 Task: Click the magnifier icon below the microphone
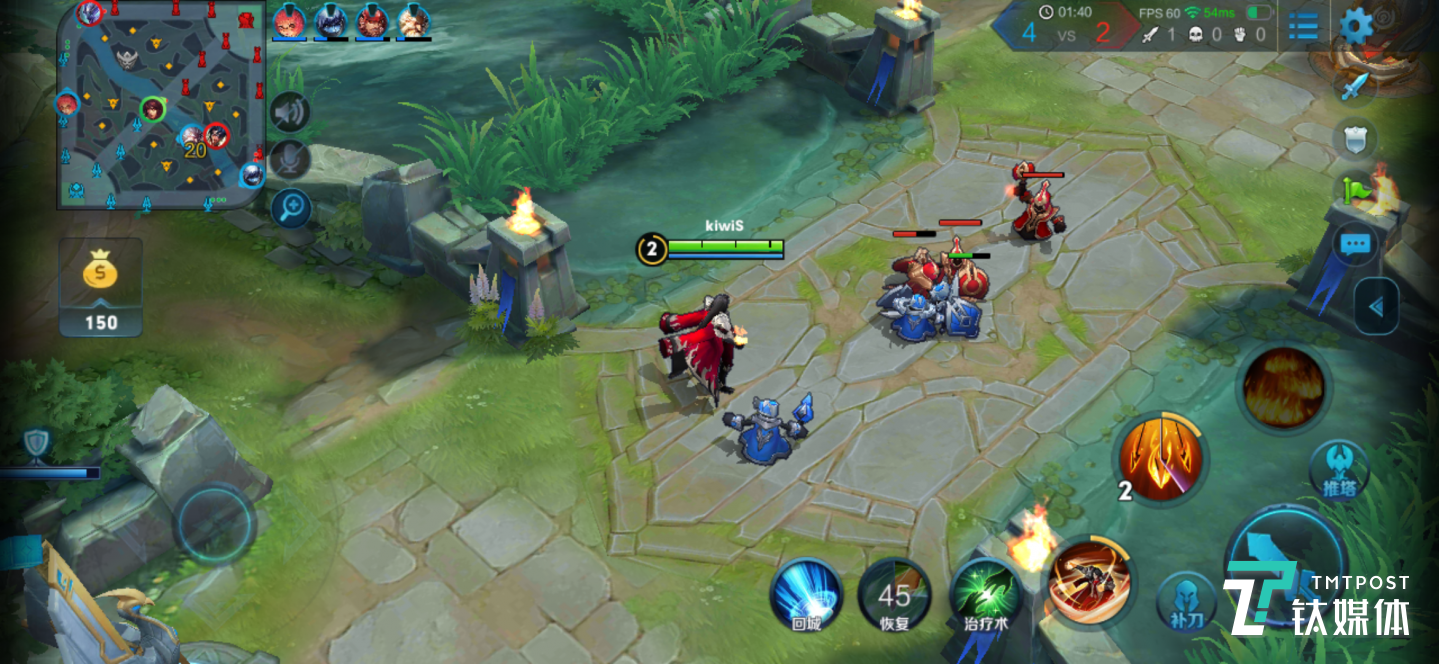(291, 208)
